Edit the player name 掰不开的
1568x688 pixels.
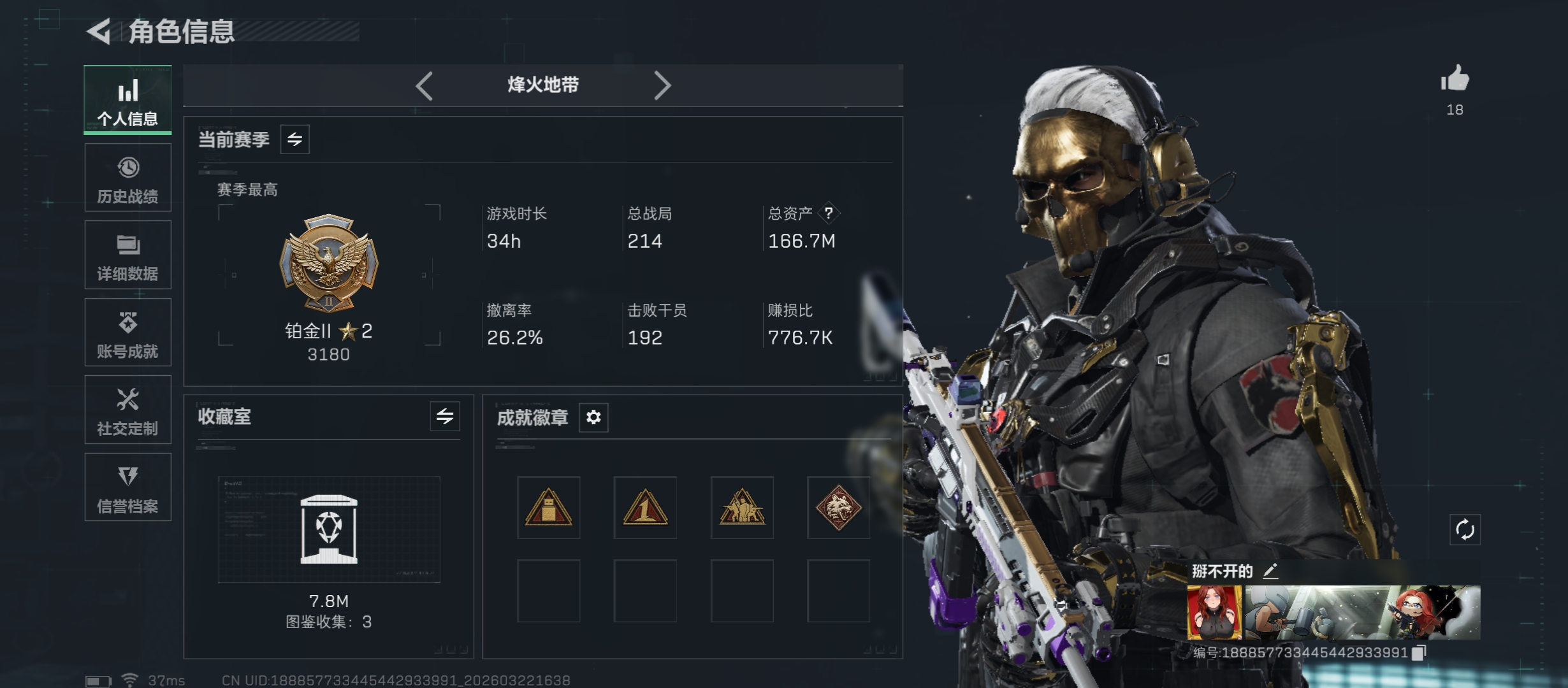point(1270,571)
